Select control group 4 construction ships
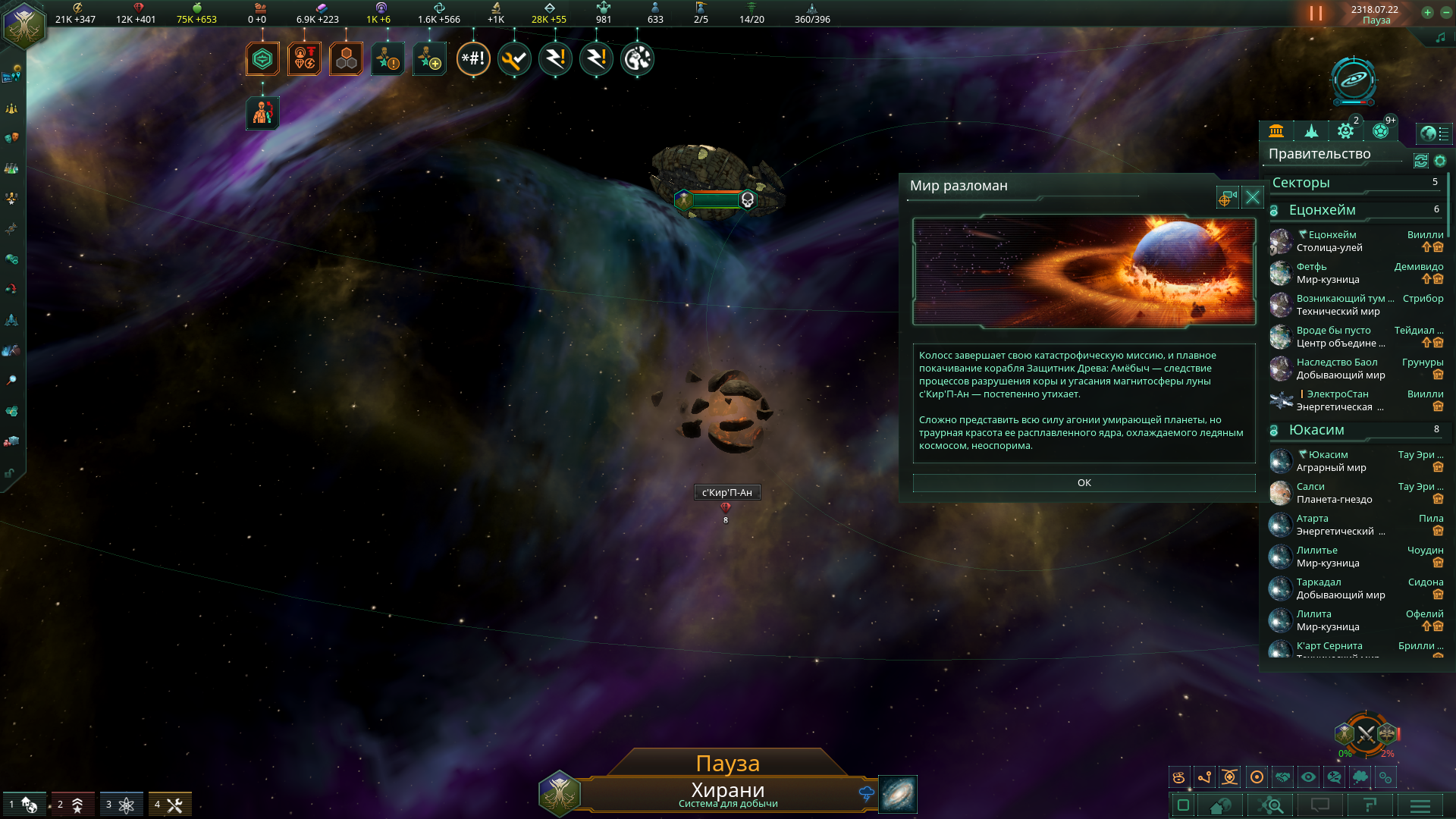 170,804
